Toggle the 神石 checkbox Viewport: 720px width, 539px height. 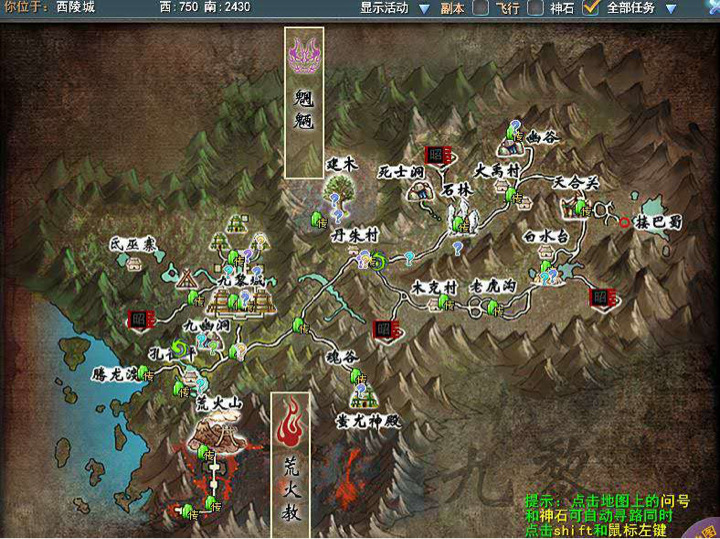tap(590, 8)
